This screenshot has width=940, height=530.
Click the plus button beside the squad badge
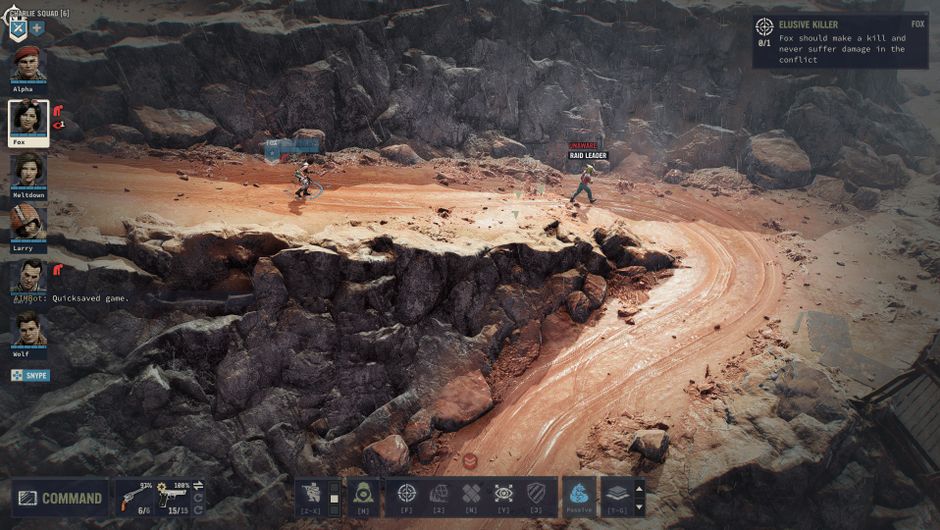click(37, 28)
